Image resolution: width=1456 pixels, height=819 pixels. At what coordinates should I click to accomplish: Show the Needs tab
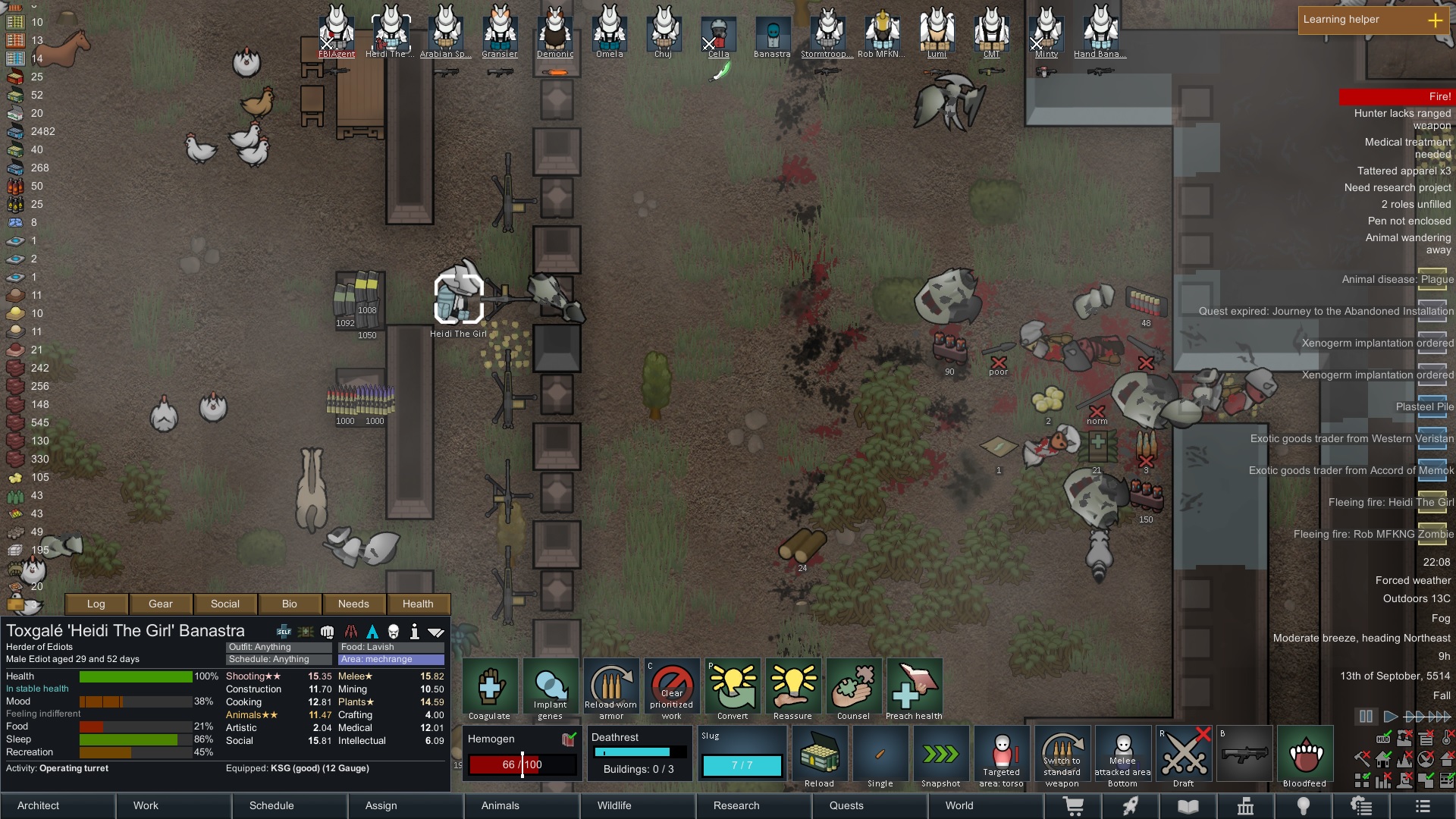(x=353, y=604)
